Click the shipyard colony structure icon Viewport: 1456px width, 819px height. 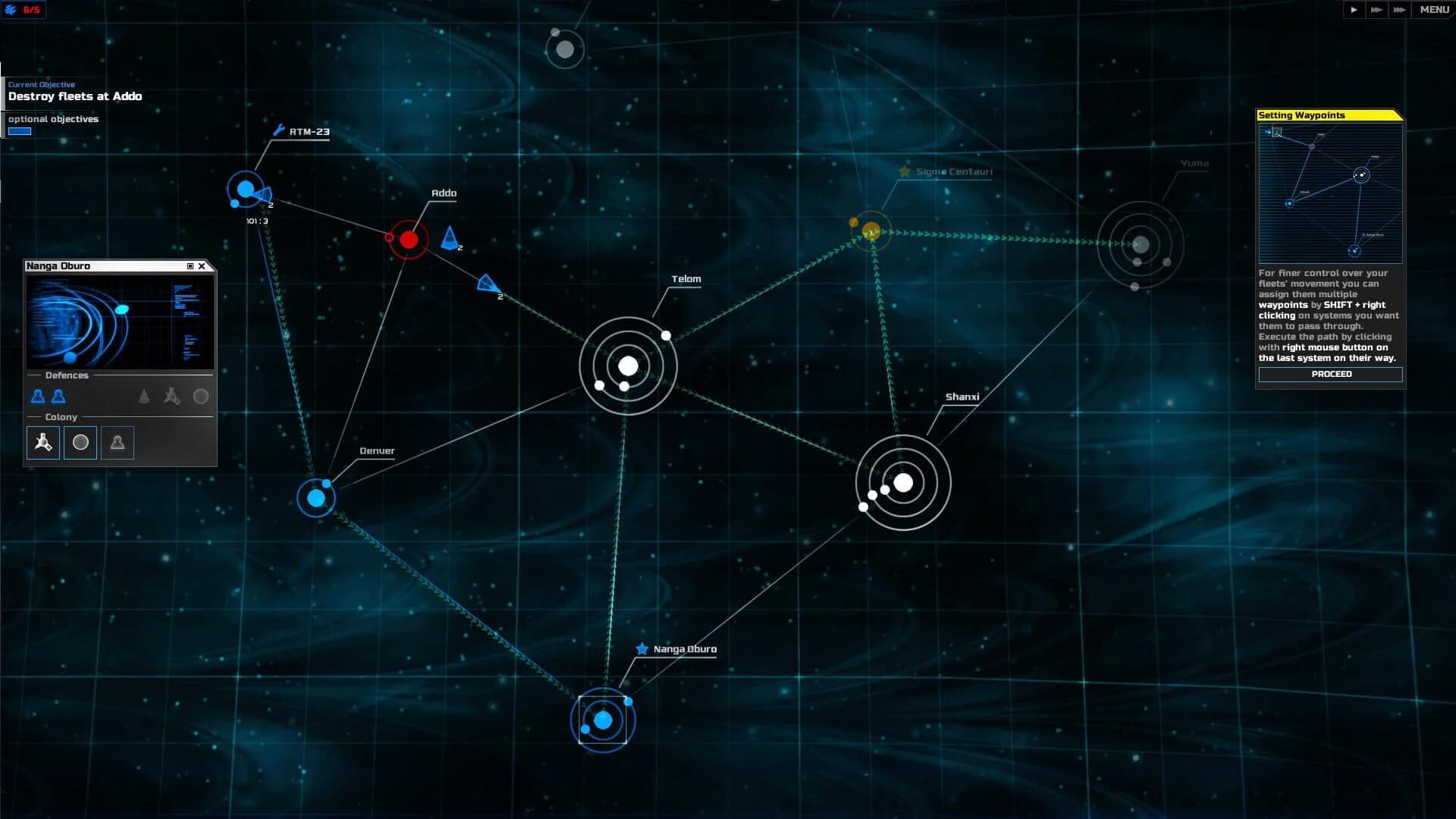coord(42,442)
